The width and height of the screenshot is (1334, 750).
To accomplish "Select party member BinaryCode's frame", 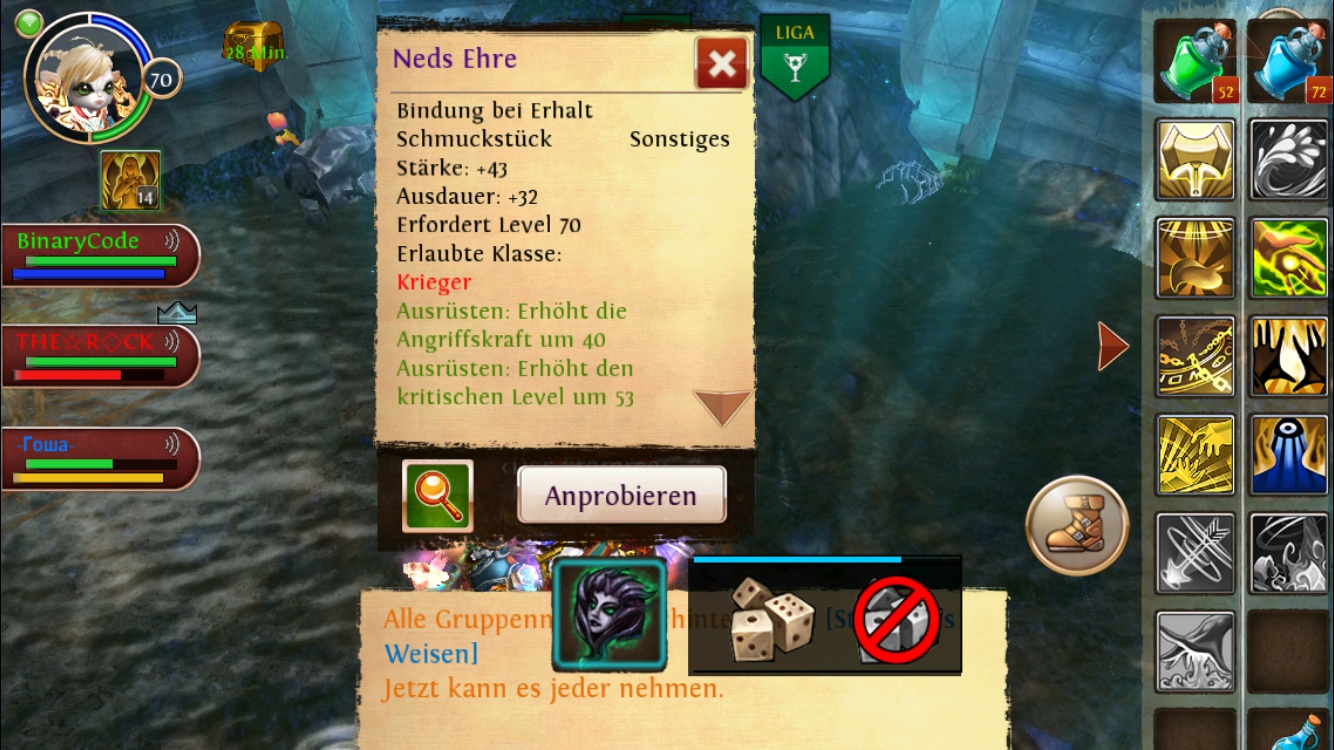I will pos(100,255).
